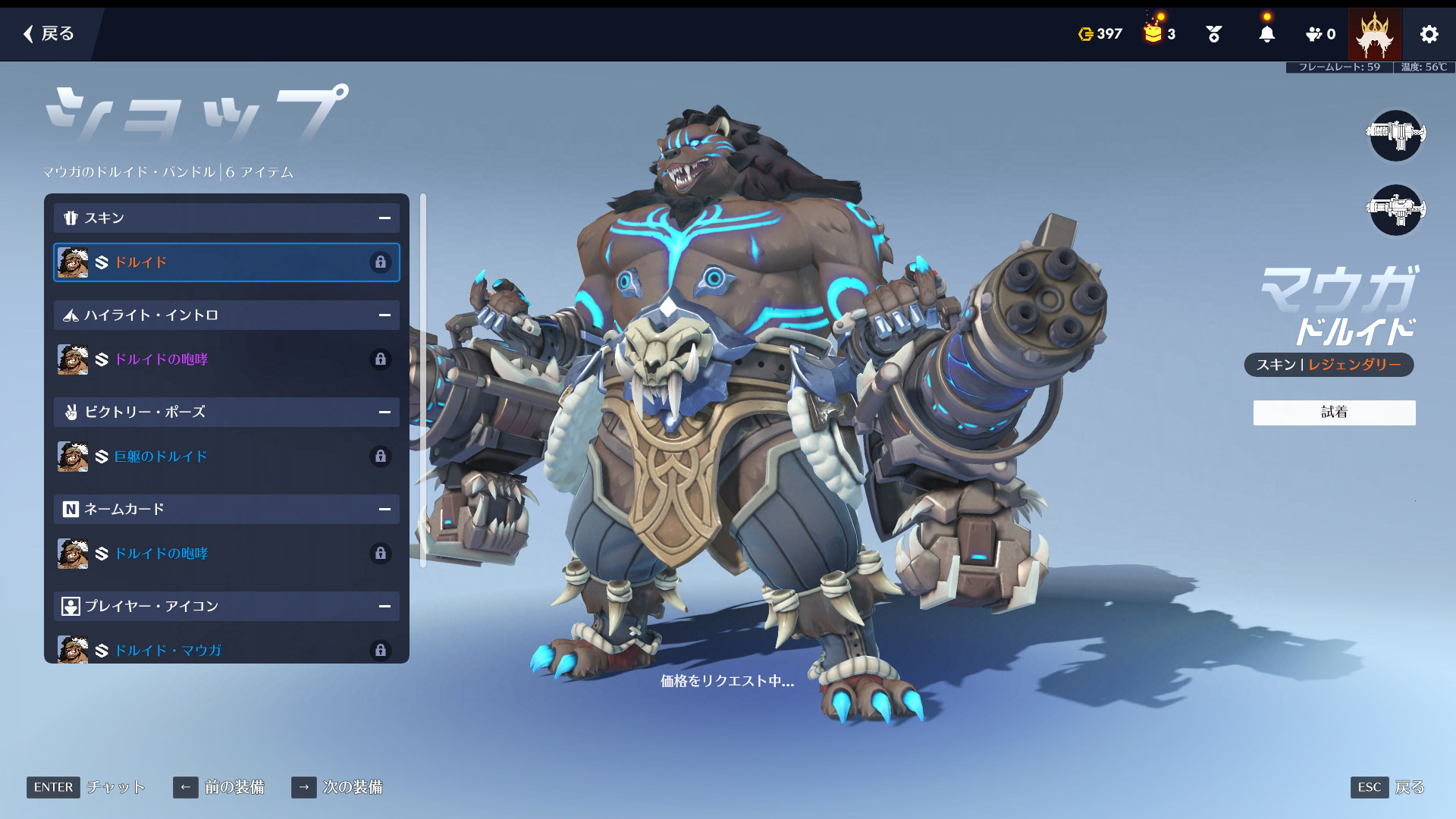View the first weapon preview icon
This screenshot has height=819, width=1456.
click(1395, 135)
